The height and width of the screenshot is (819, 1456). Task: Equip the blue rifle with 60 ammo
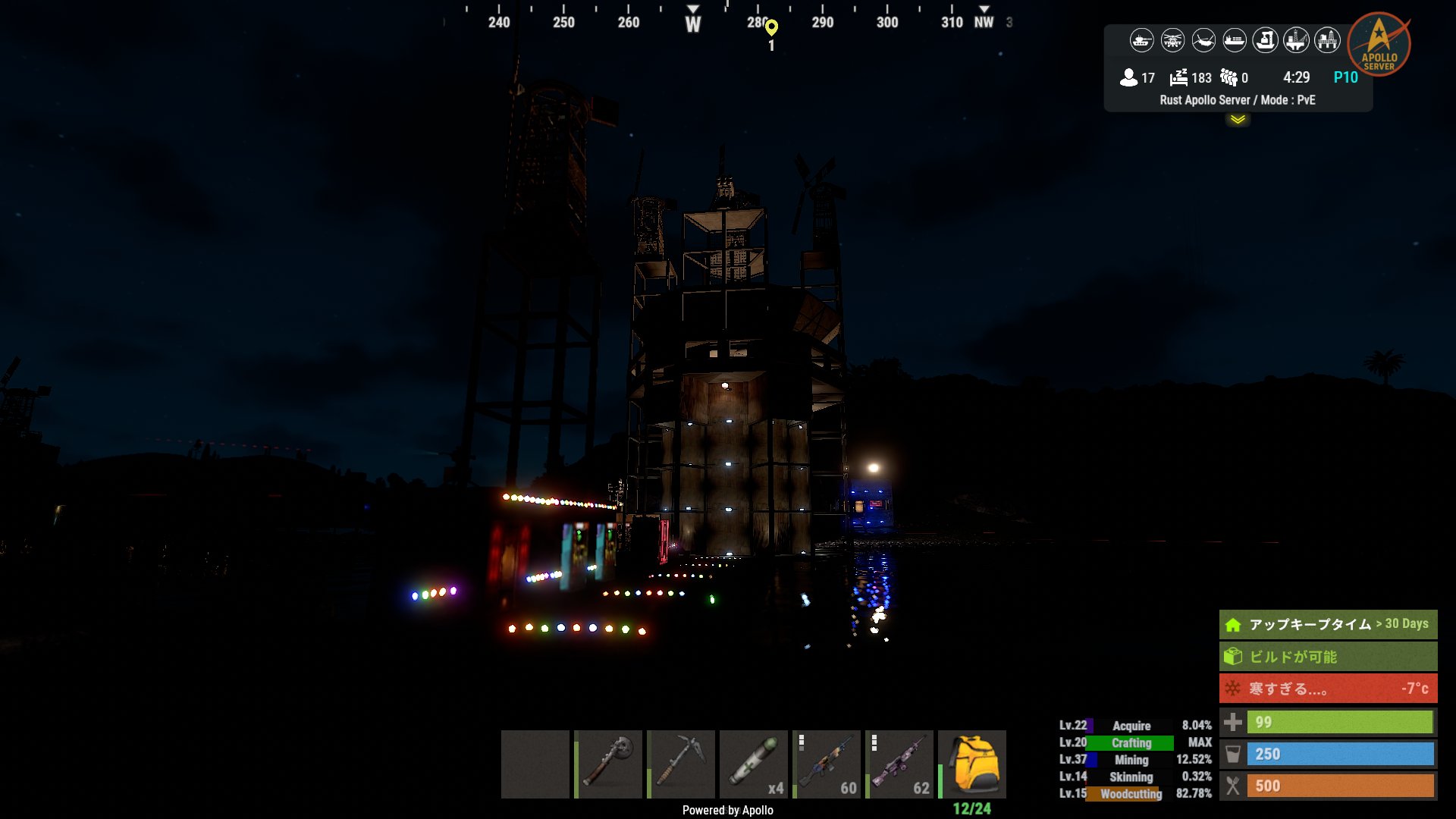827,764
